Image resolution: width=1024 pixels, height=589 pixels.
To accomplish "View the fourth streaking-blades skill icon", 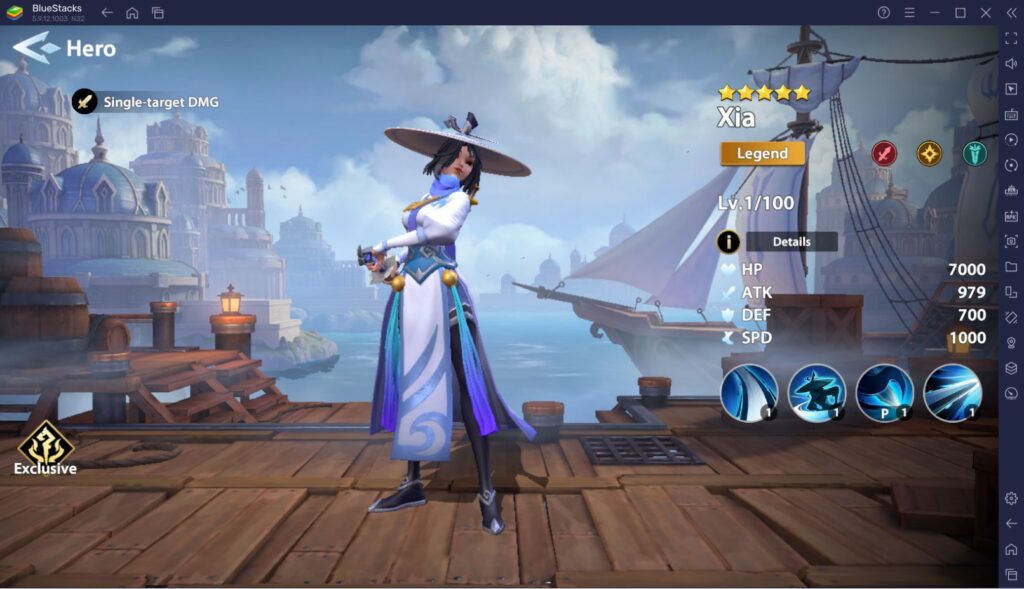I will point(952,392).
